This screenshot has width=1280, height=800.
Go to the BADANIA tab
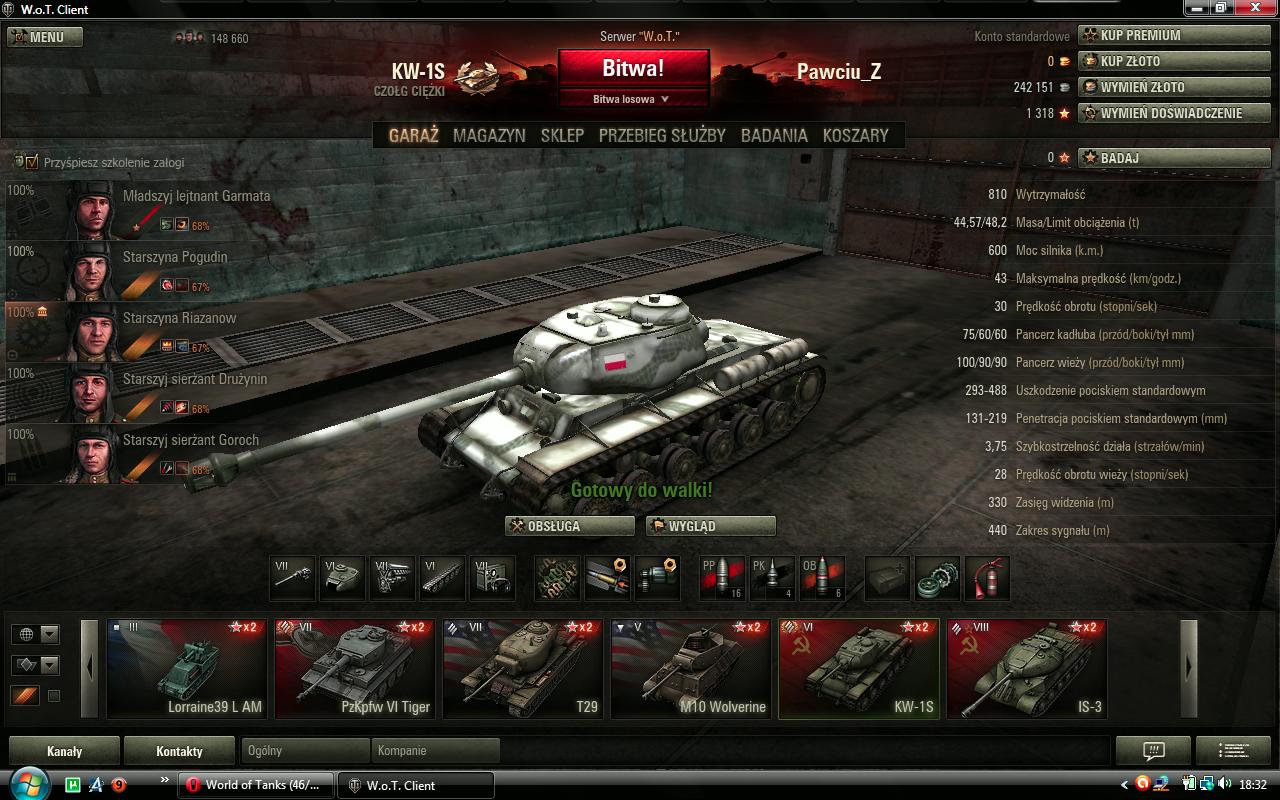pos(774,135)
